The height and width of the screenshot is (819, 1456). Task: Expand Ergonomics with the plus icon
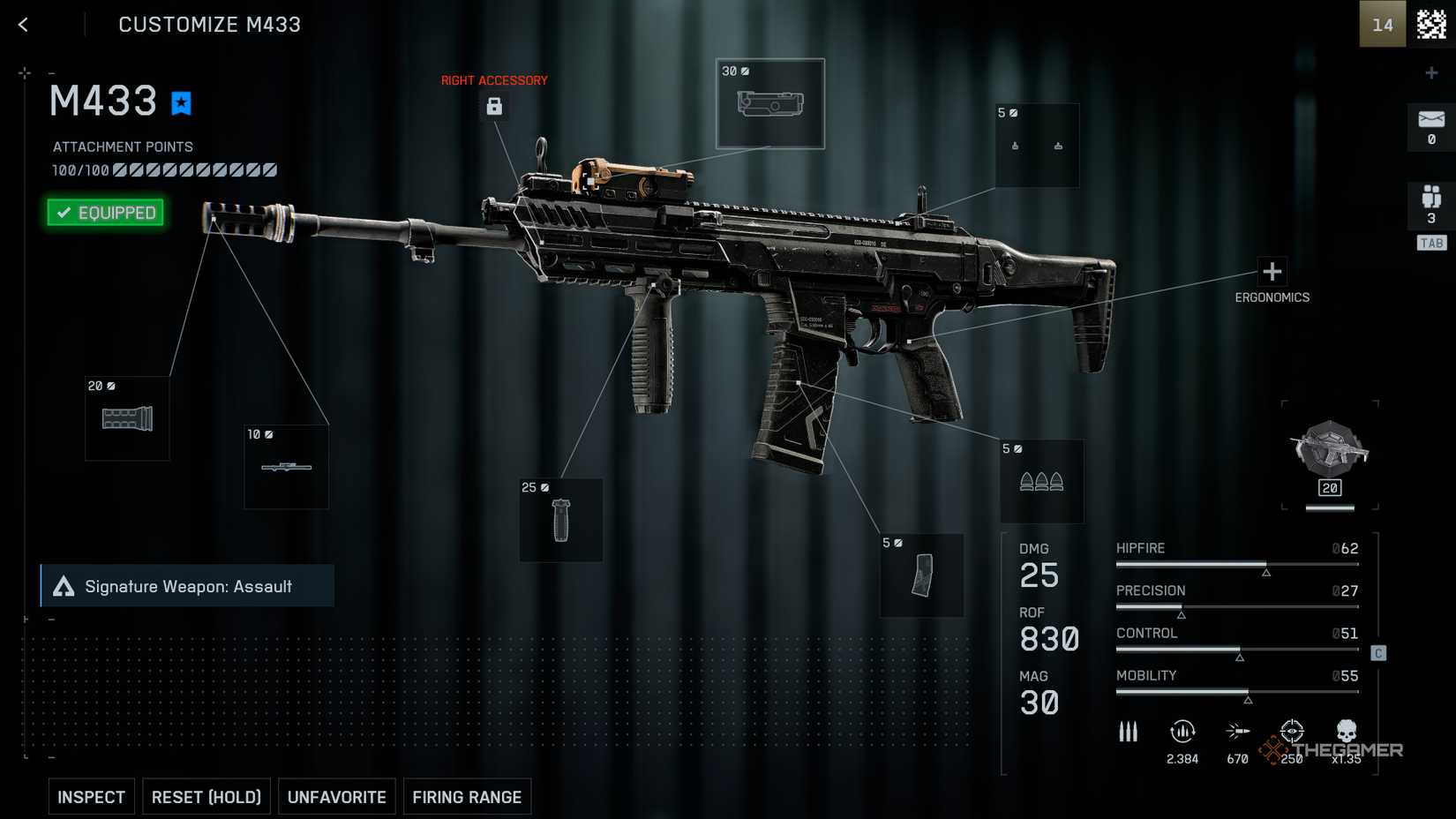[x=1272, y=270]
